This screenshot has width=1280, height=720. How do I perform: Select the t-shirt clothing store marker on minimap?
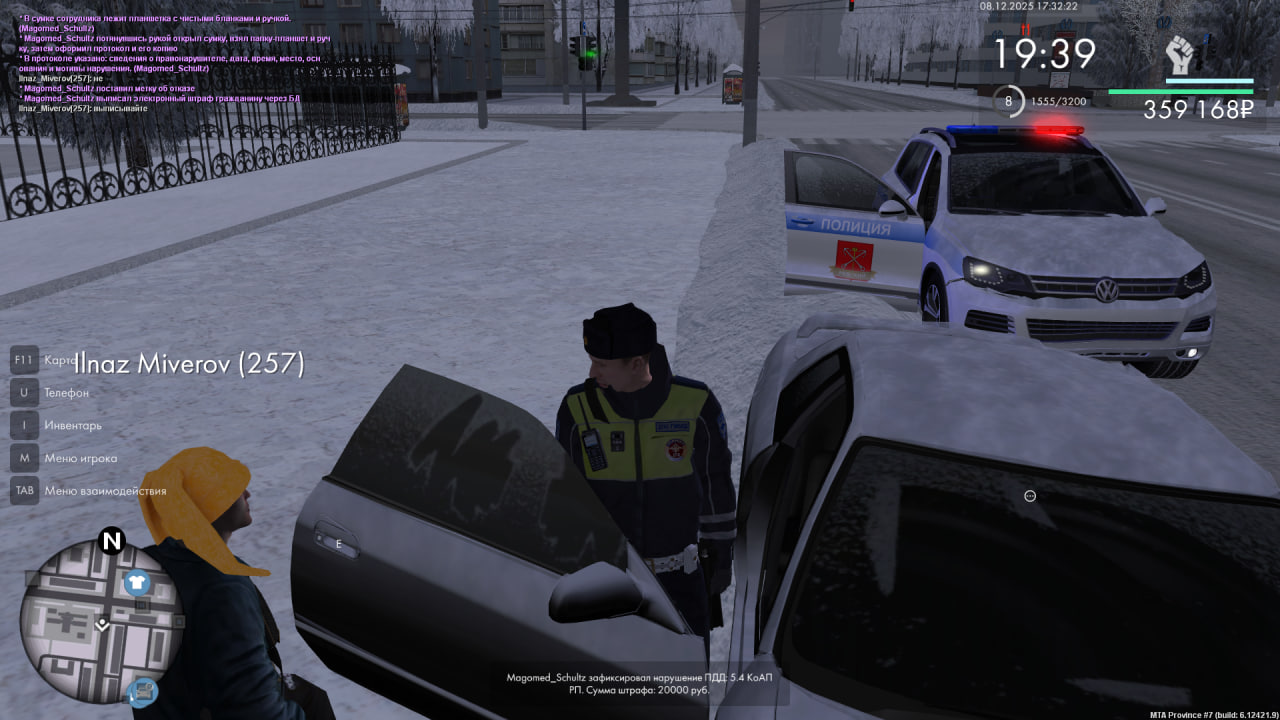137,583
